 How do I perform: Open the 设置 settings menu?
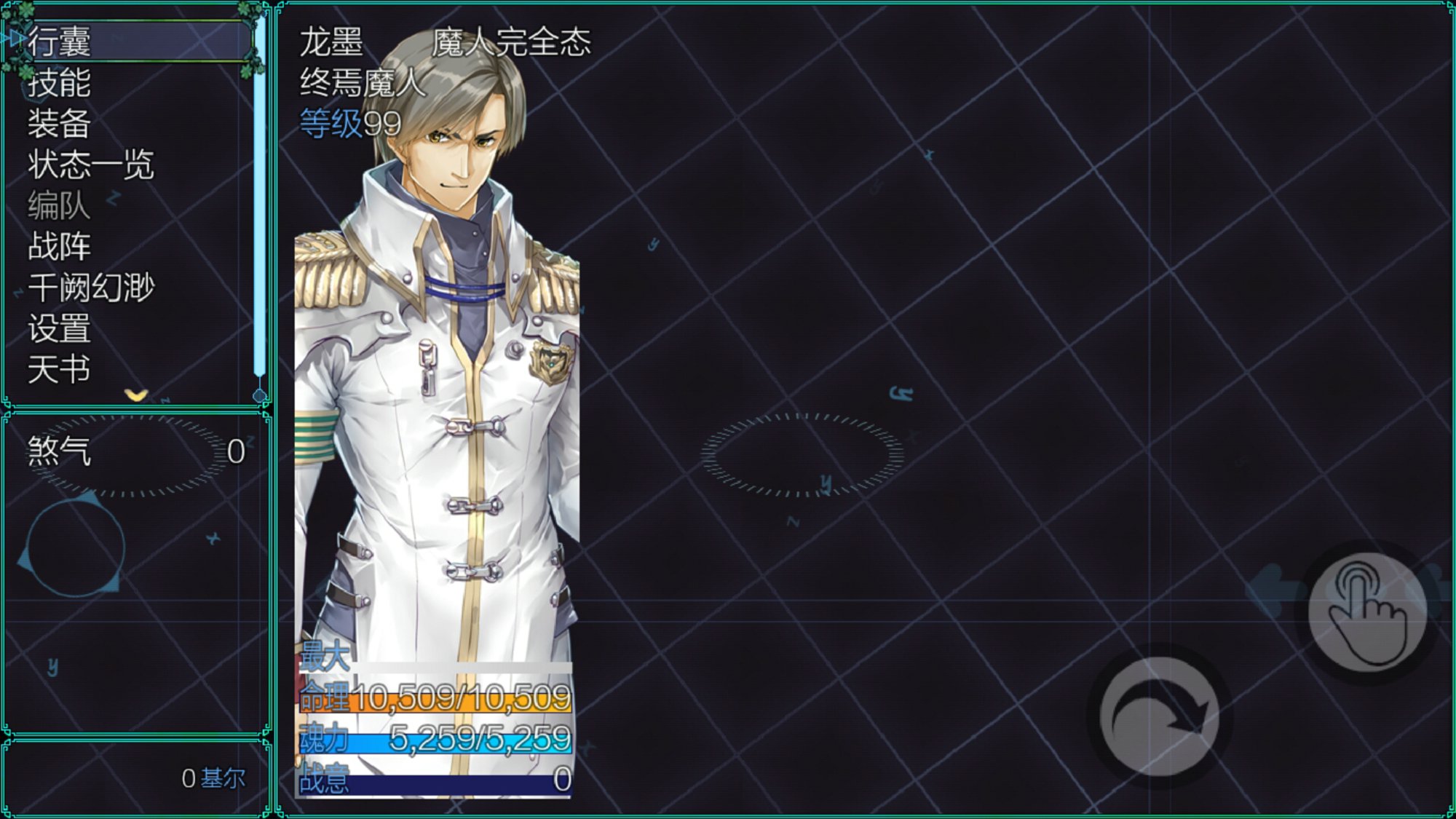60,328
